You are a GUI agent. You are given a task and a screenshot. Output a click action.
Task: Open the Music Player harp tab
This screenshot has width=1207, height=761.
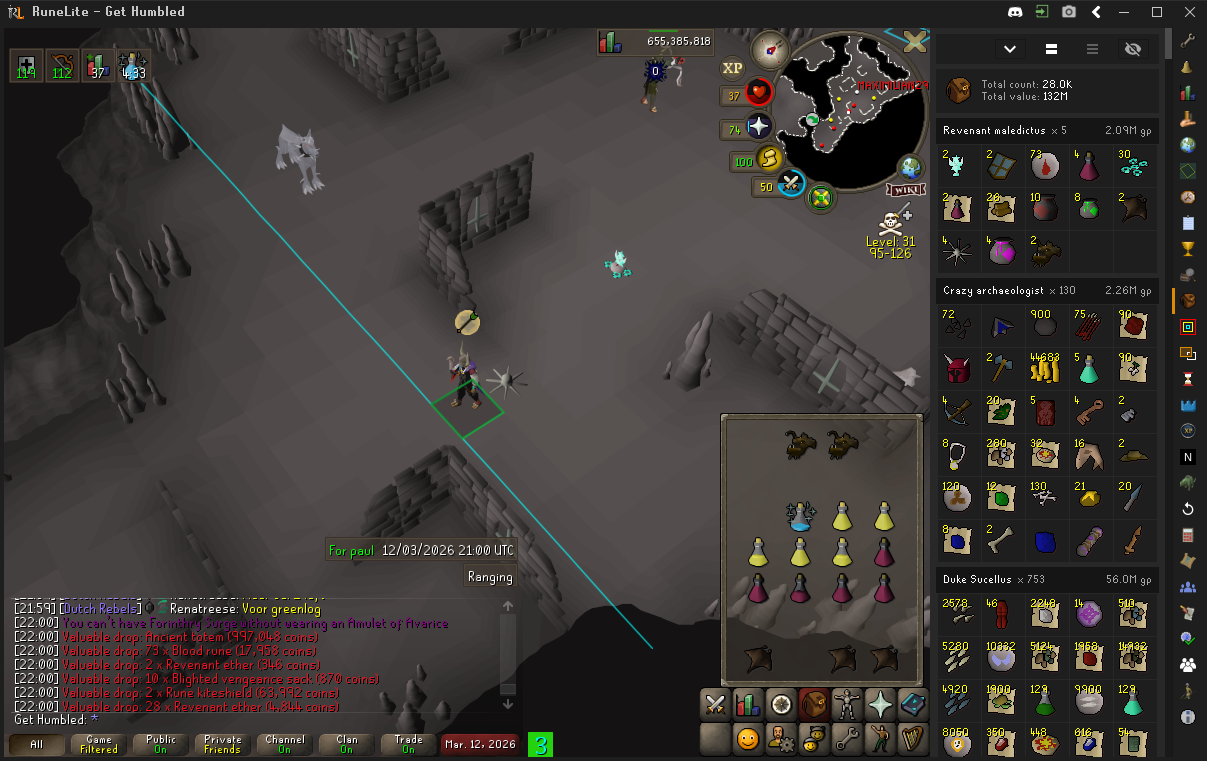pyautogui.click(x=912, y=739)
